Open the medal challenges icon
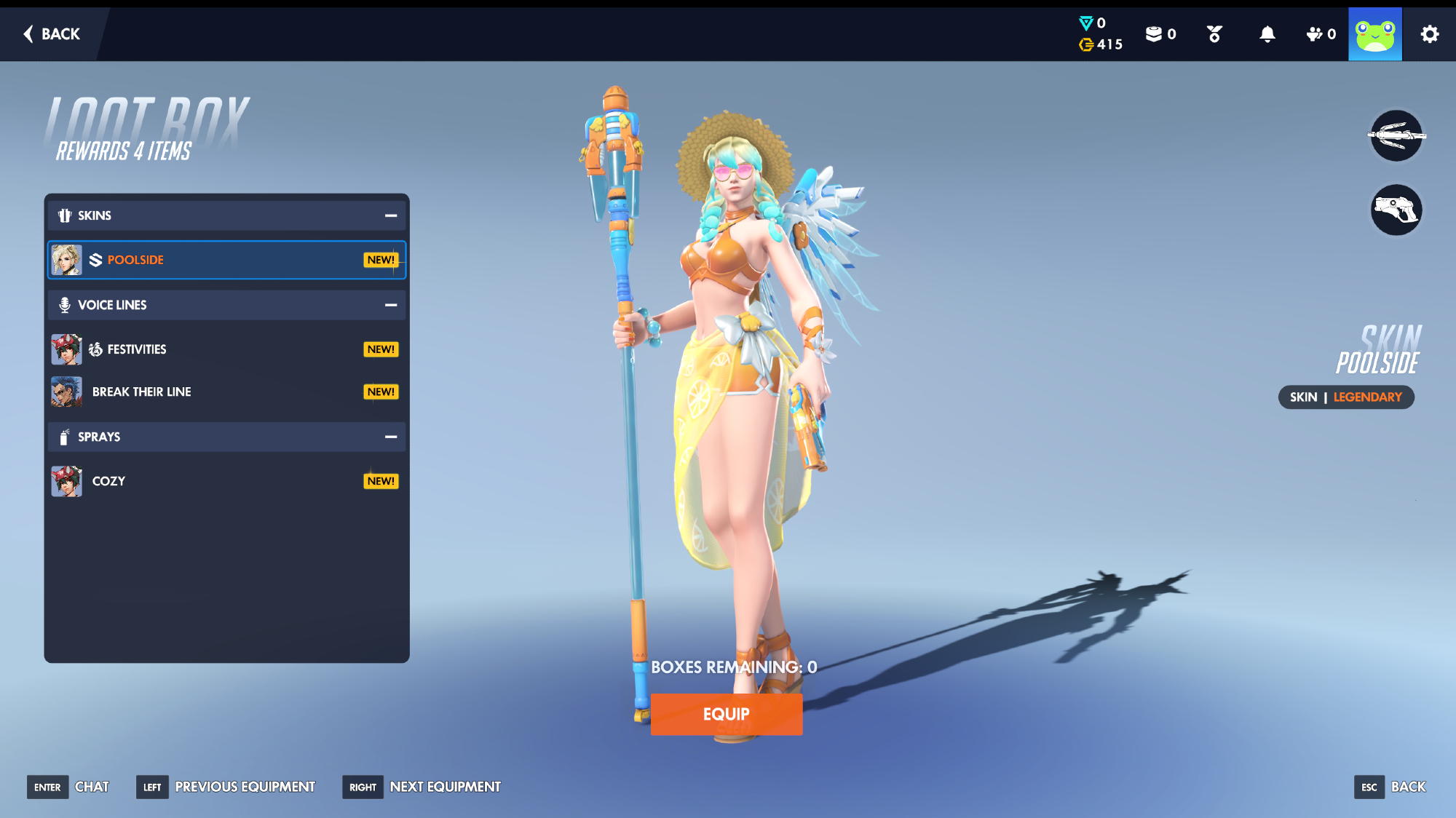 pos(1214,34)
